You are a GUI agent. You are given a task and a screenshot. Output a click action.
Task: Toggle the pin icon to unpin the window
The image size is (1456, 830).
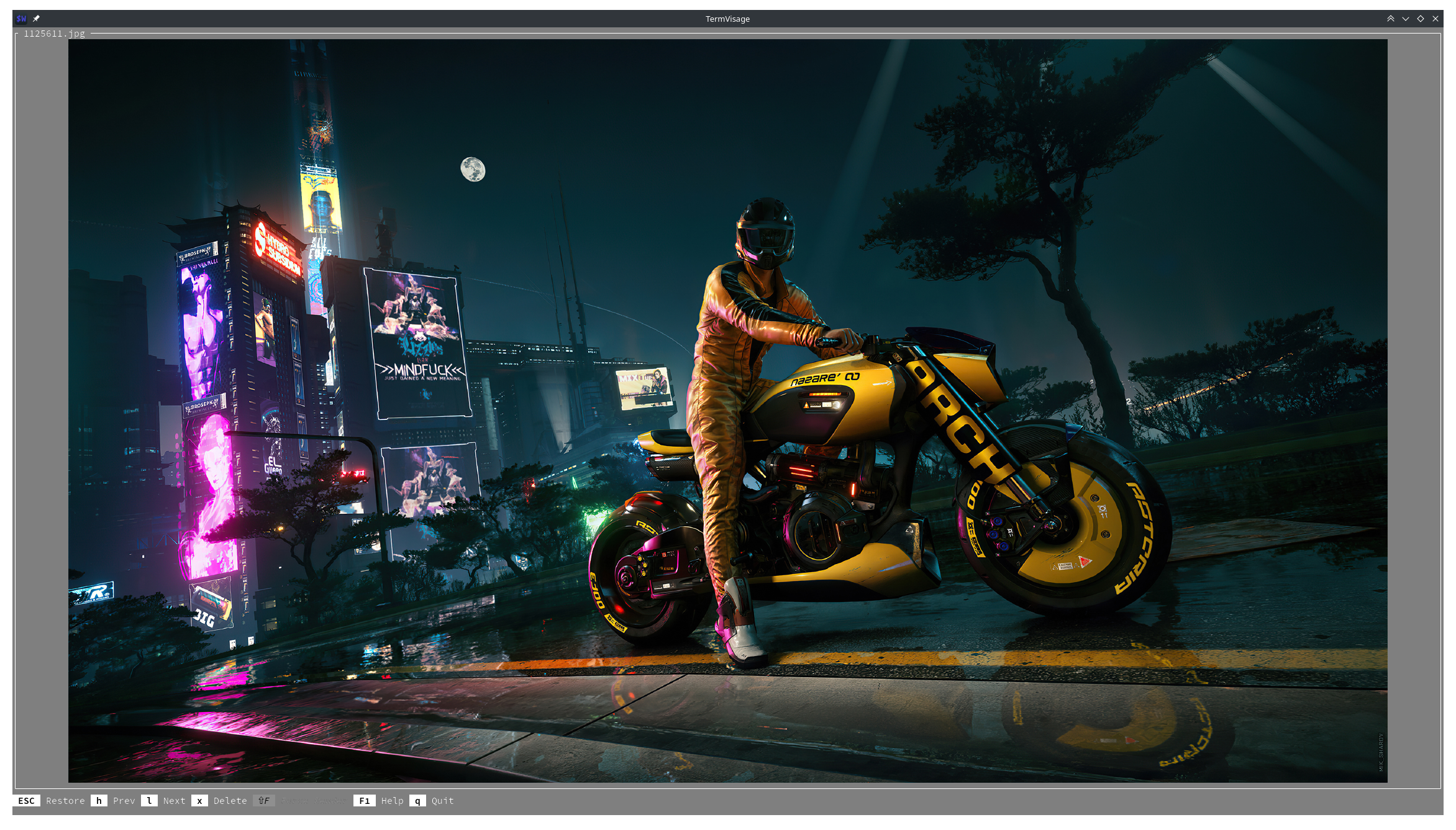pyautogui.click(x=36, y=18)
